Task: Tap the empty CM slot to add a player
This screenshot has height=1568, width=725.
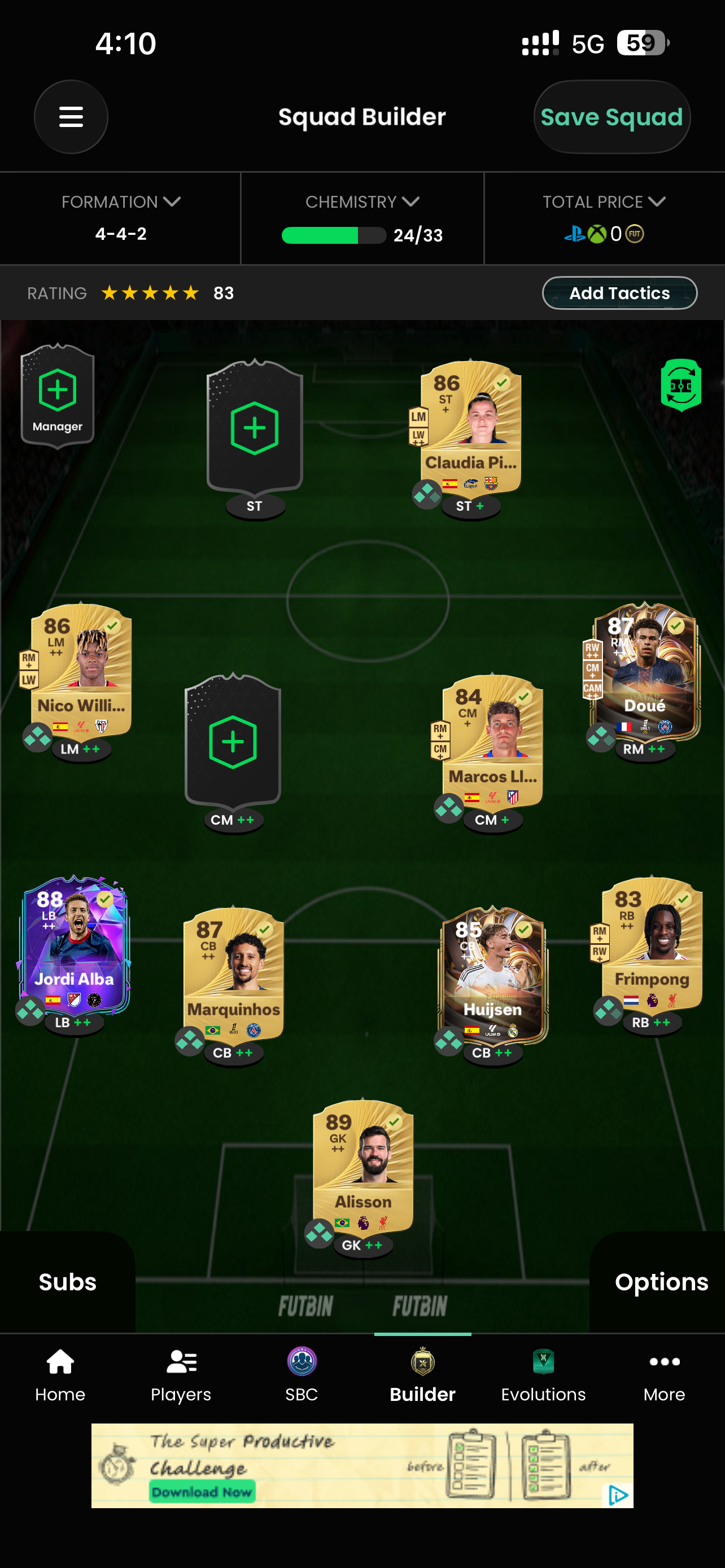Action: click(233, 742)
